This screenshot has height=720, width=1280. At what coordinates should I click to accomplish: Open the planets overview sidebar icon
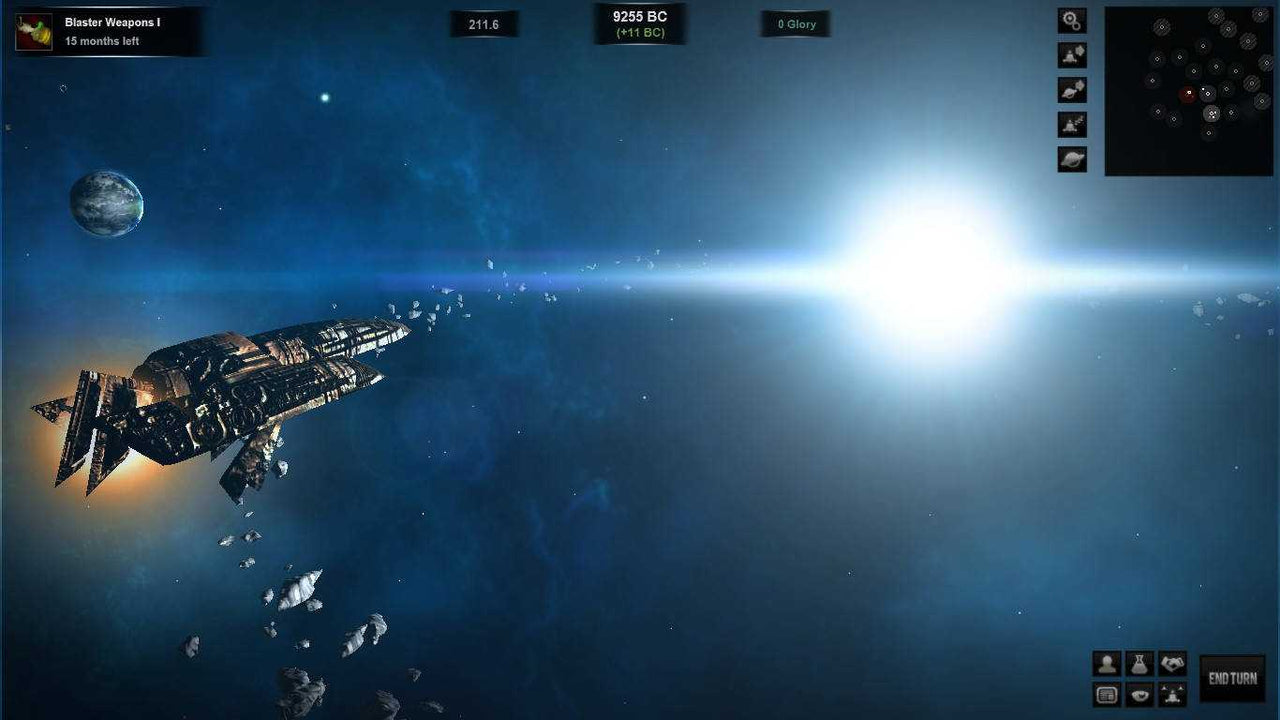[1071, 157]
